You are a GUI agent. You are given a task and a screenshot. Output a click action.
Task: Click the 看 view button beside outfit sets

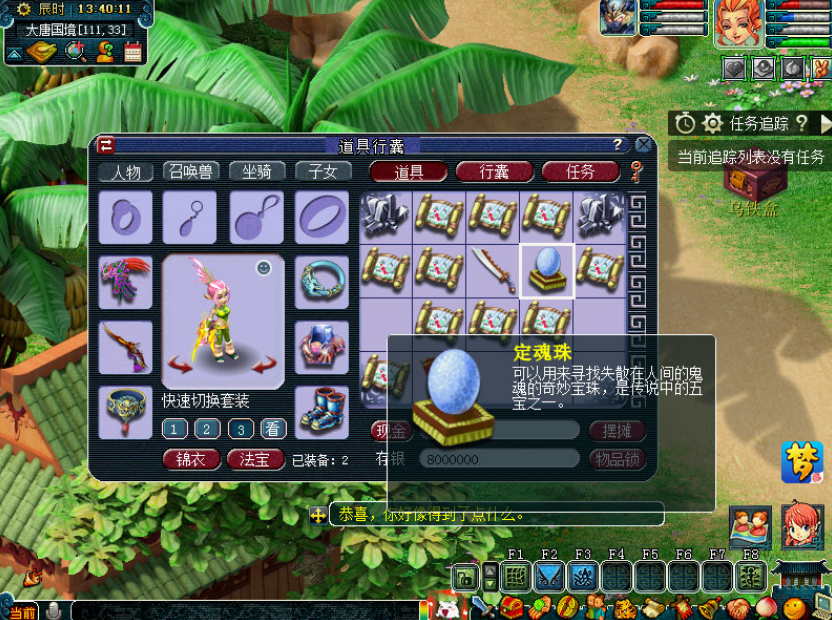tap(272, 429)
